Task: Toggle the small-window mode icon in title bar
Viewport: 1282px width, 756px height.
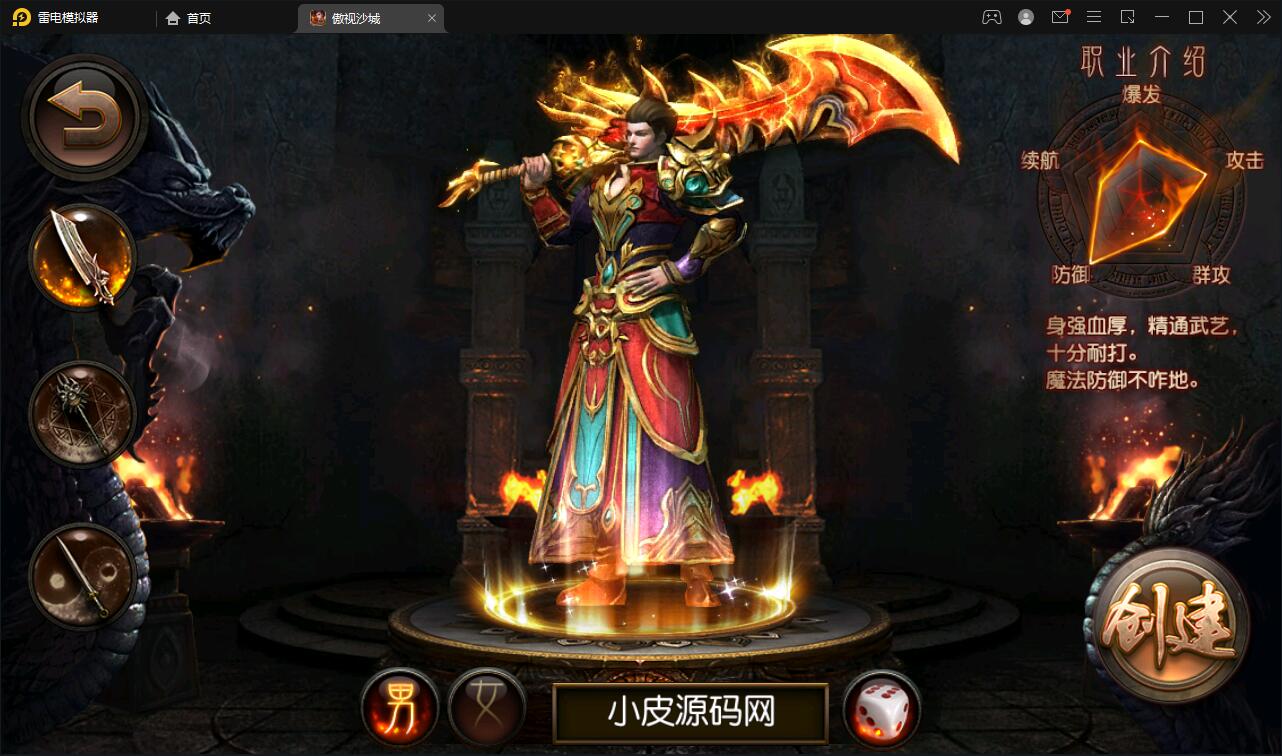Action: tap(1128, 17)
